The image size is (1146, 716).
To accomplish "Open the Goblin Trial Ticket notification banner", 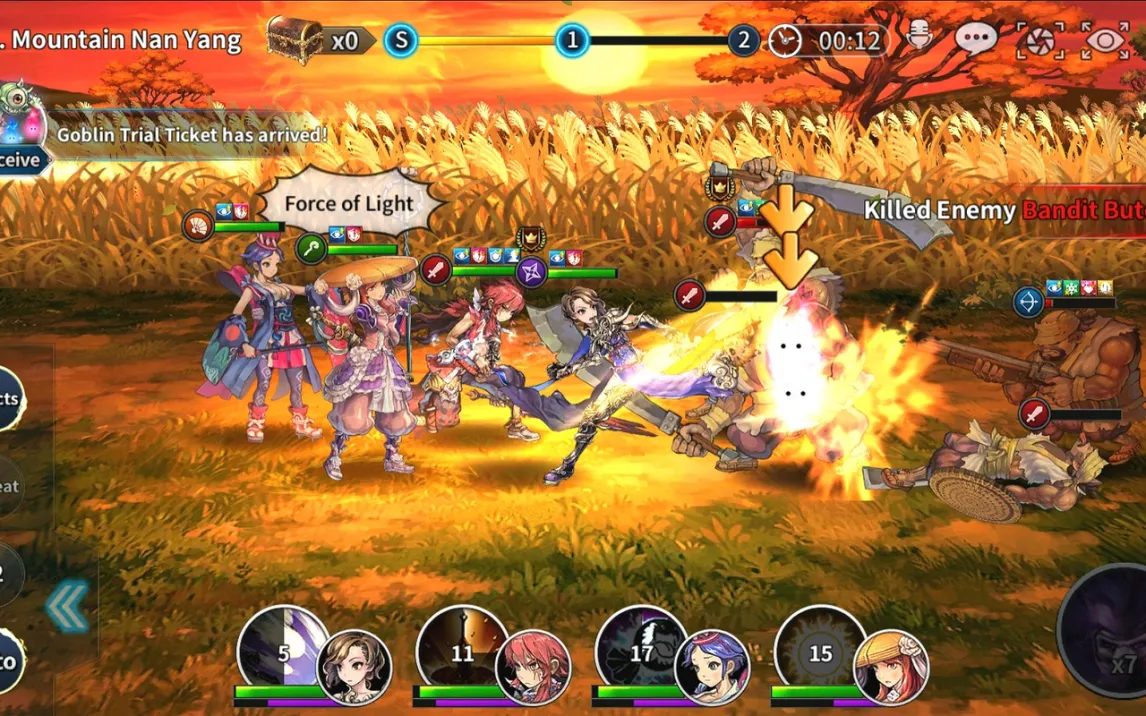I will (190, 134).
